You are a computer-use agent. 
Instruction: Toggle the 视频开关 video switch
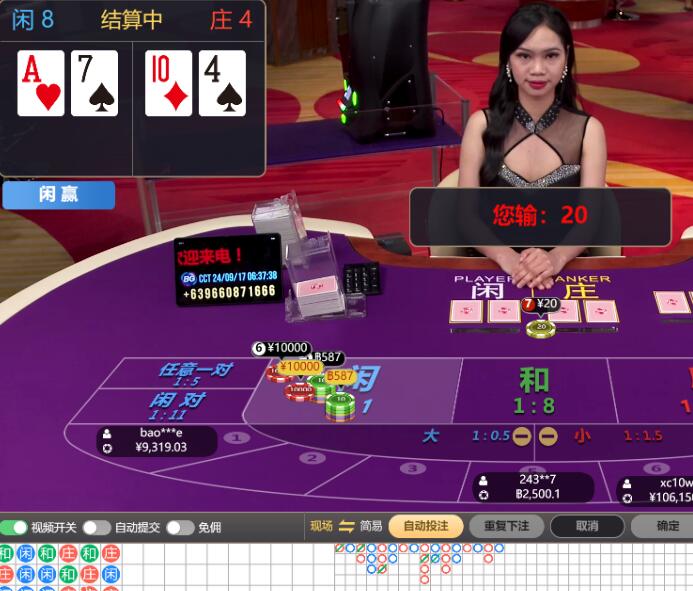click(14, 527)
